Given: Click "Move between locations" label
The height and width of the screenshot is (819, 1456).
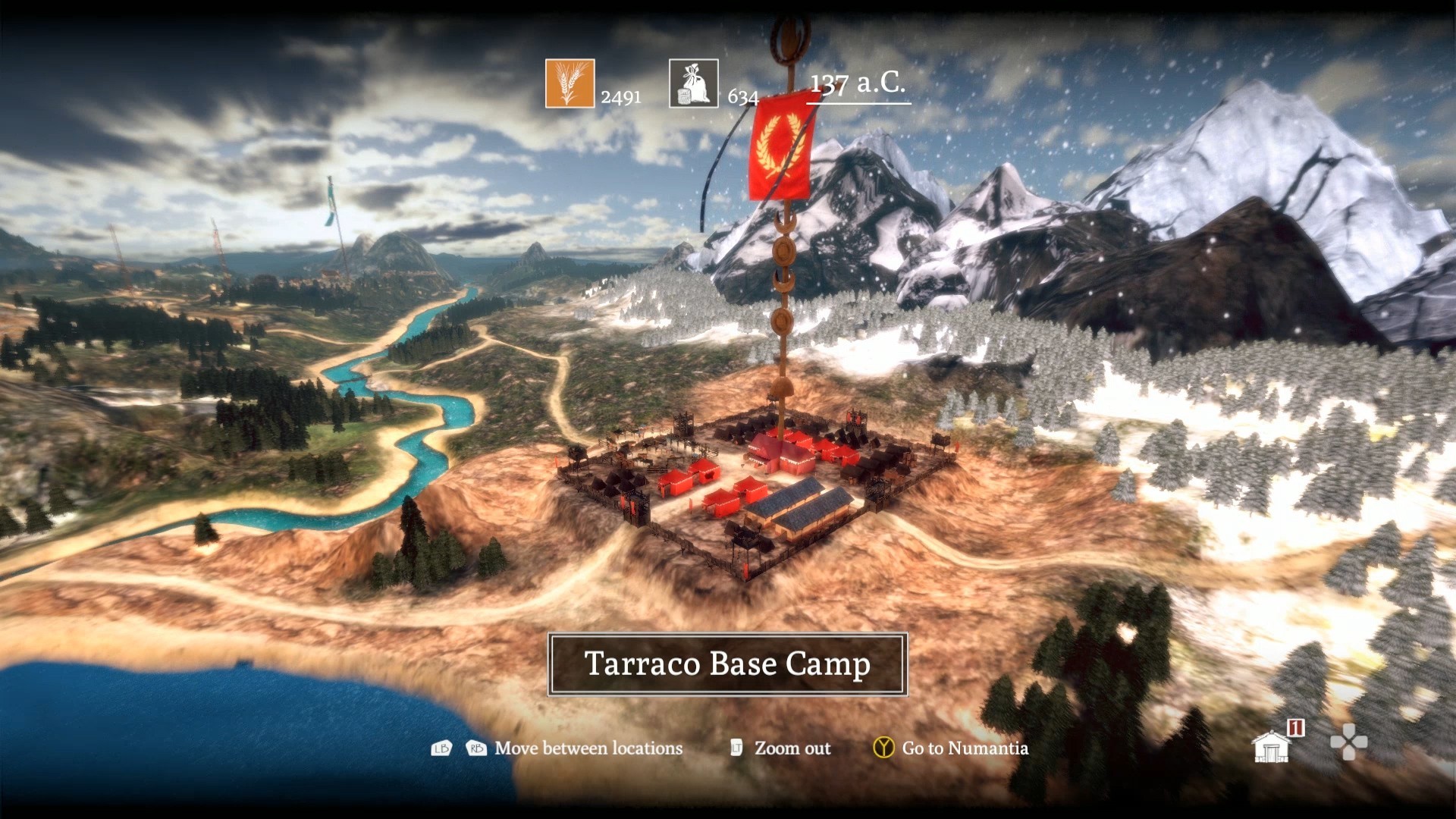Looking at the screenshot, I should point(588,748).
